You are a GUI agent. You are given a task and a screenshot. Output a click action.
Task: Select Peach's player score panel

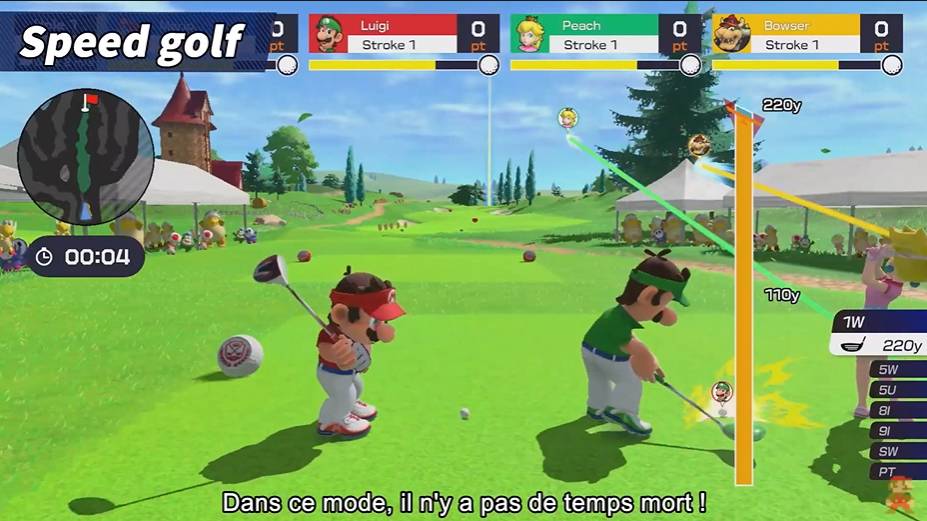[605, 34]
